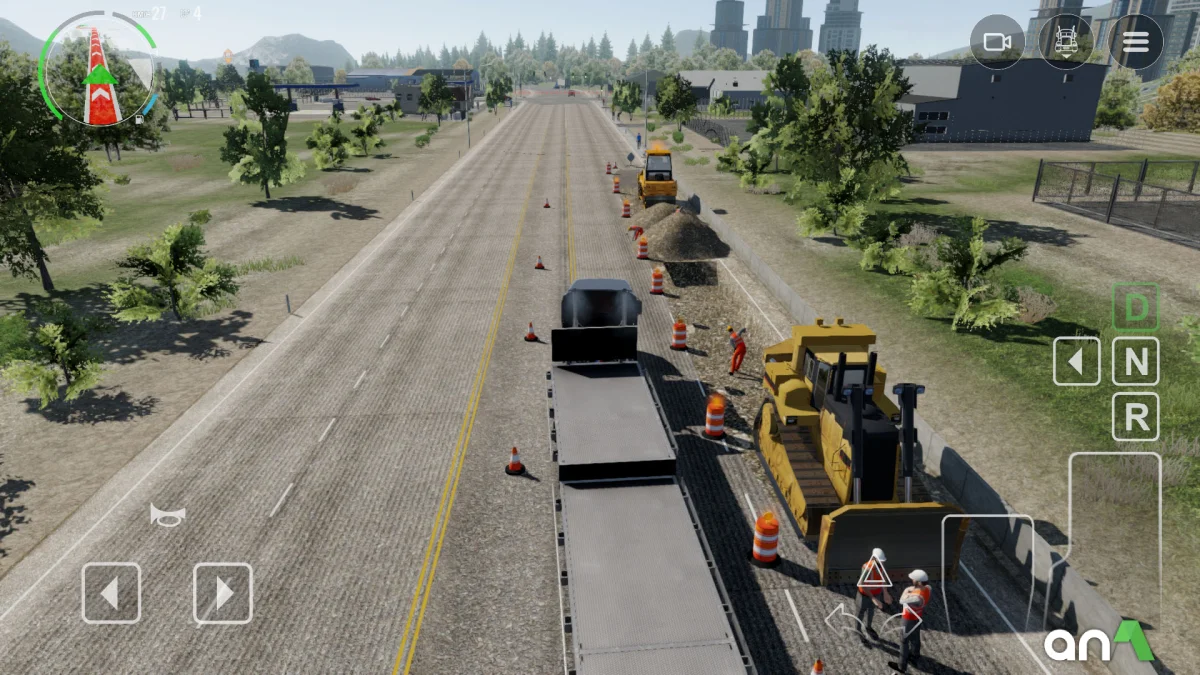
Task: Engage Reverse gear R
Action: pyautogui.click(x=1136, y=417)
